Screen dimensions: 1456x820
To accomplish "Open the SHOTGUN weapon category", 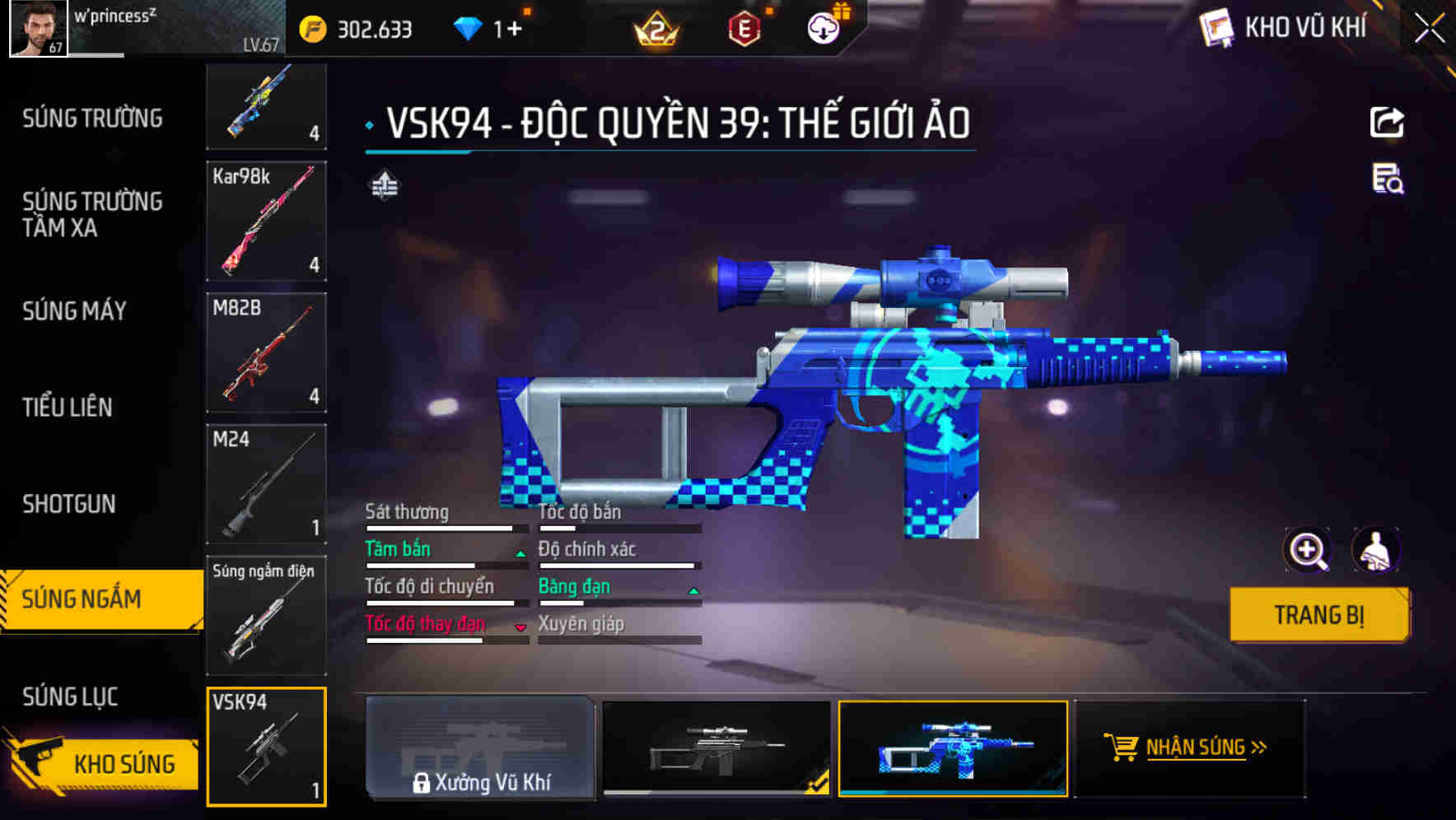I will pyautogui.click(x=71, y=503).
